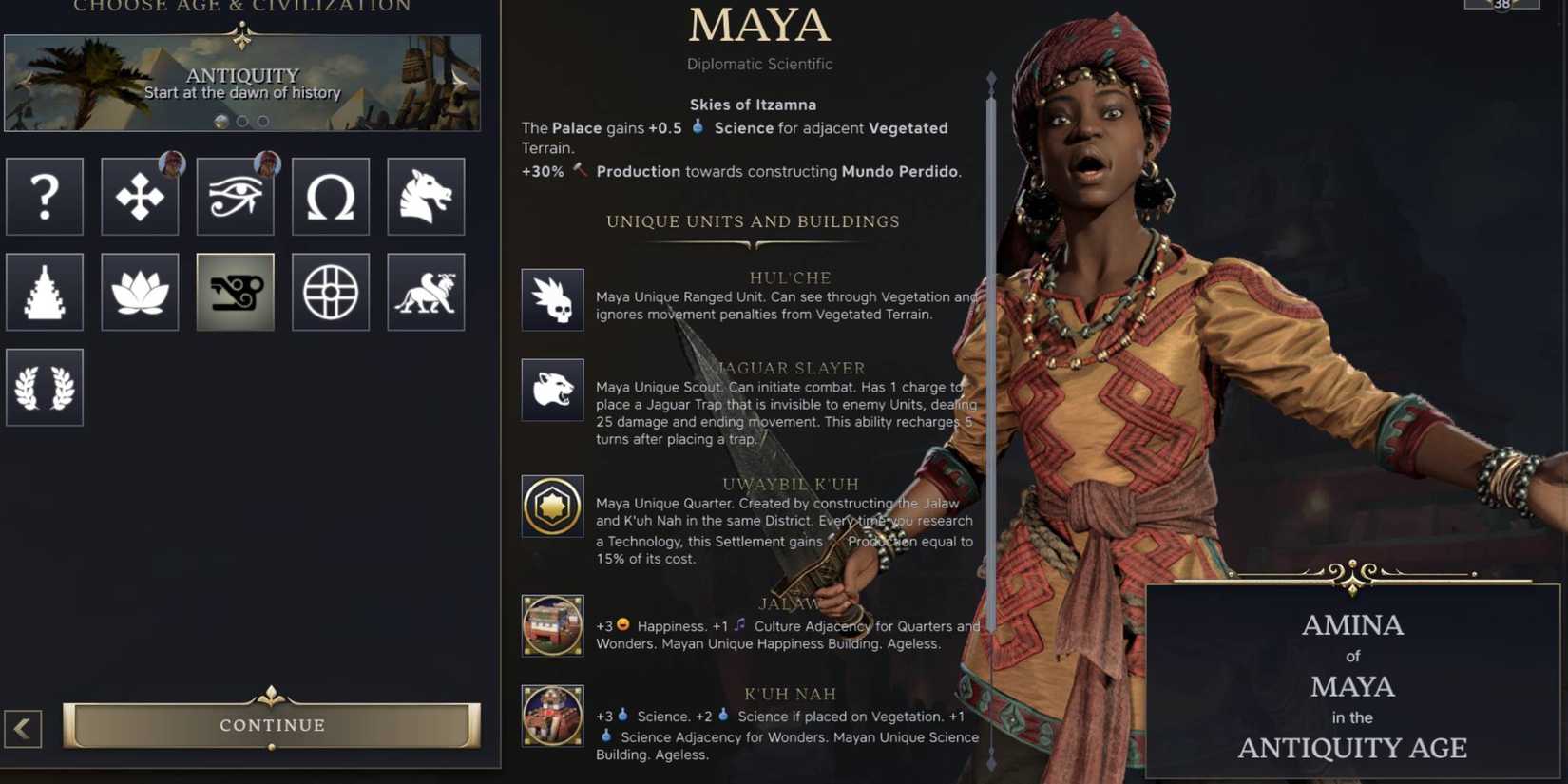Select Greece with the omega symbol icon

(x=330, y=197)
